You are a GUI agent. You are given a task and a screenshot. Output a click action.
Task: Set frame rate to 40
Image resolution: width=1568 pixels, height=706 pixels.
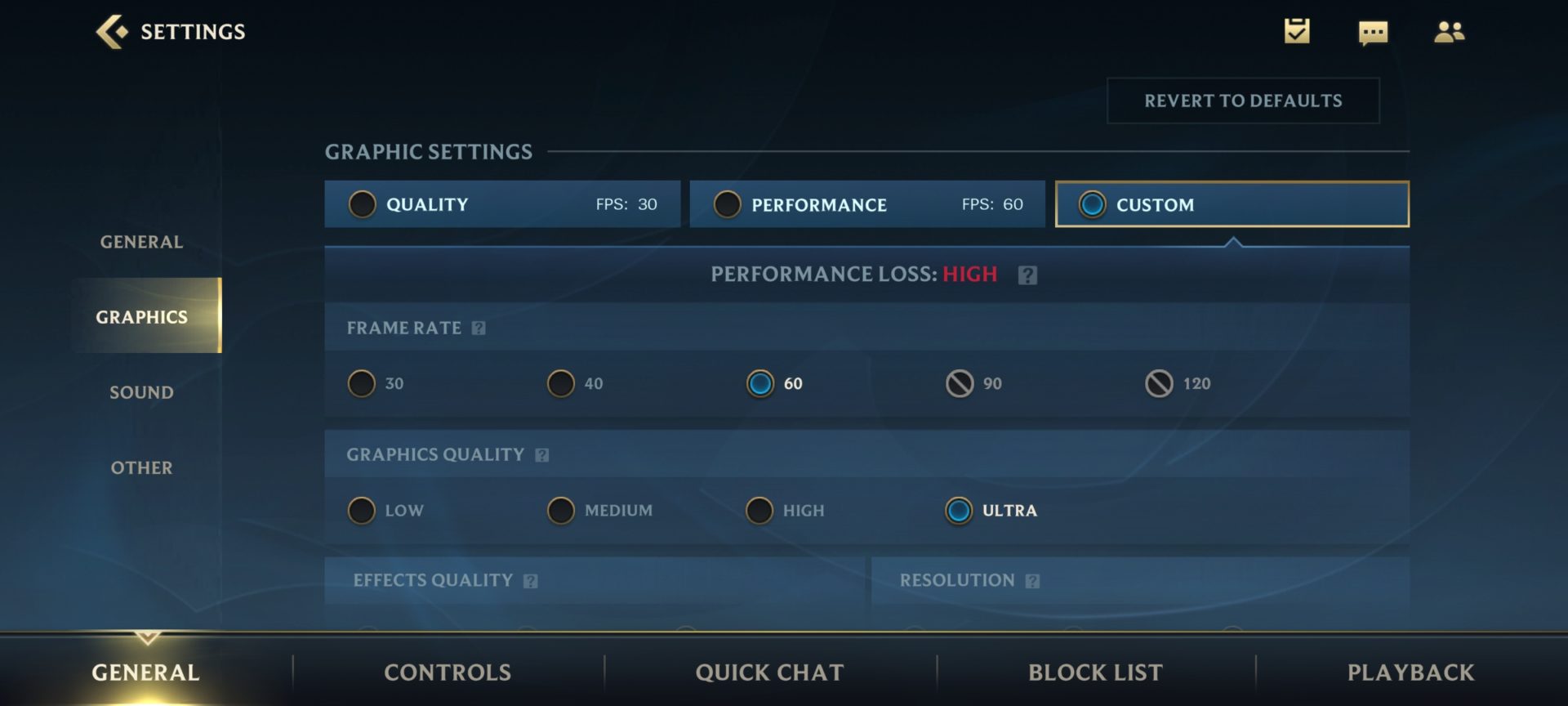(561, 383)
